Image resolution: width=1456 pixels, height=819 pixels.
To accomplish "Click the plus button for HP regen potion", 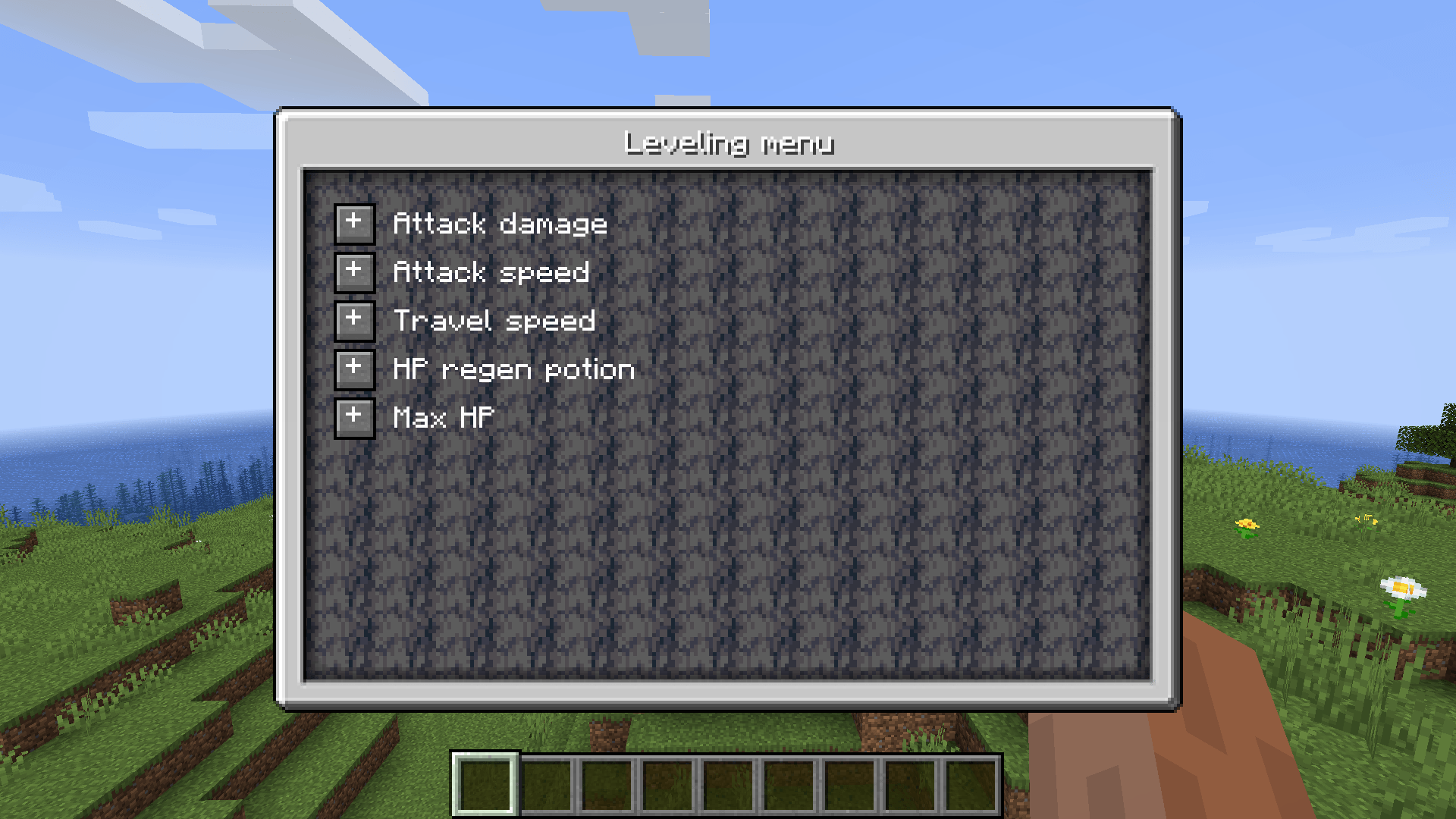I will (x=354, y=369).
